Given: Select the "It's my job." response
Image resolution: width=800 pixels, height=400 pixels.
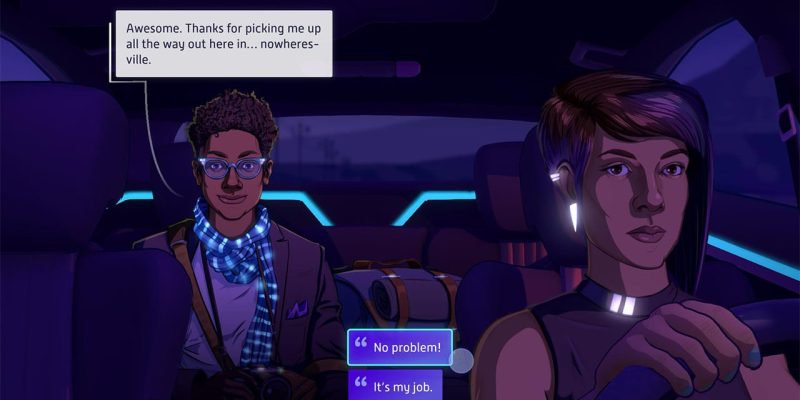Looking at the screenshot, I should click(396, 386).
